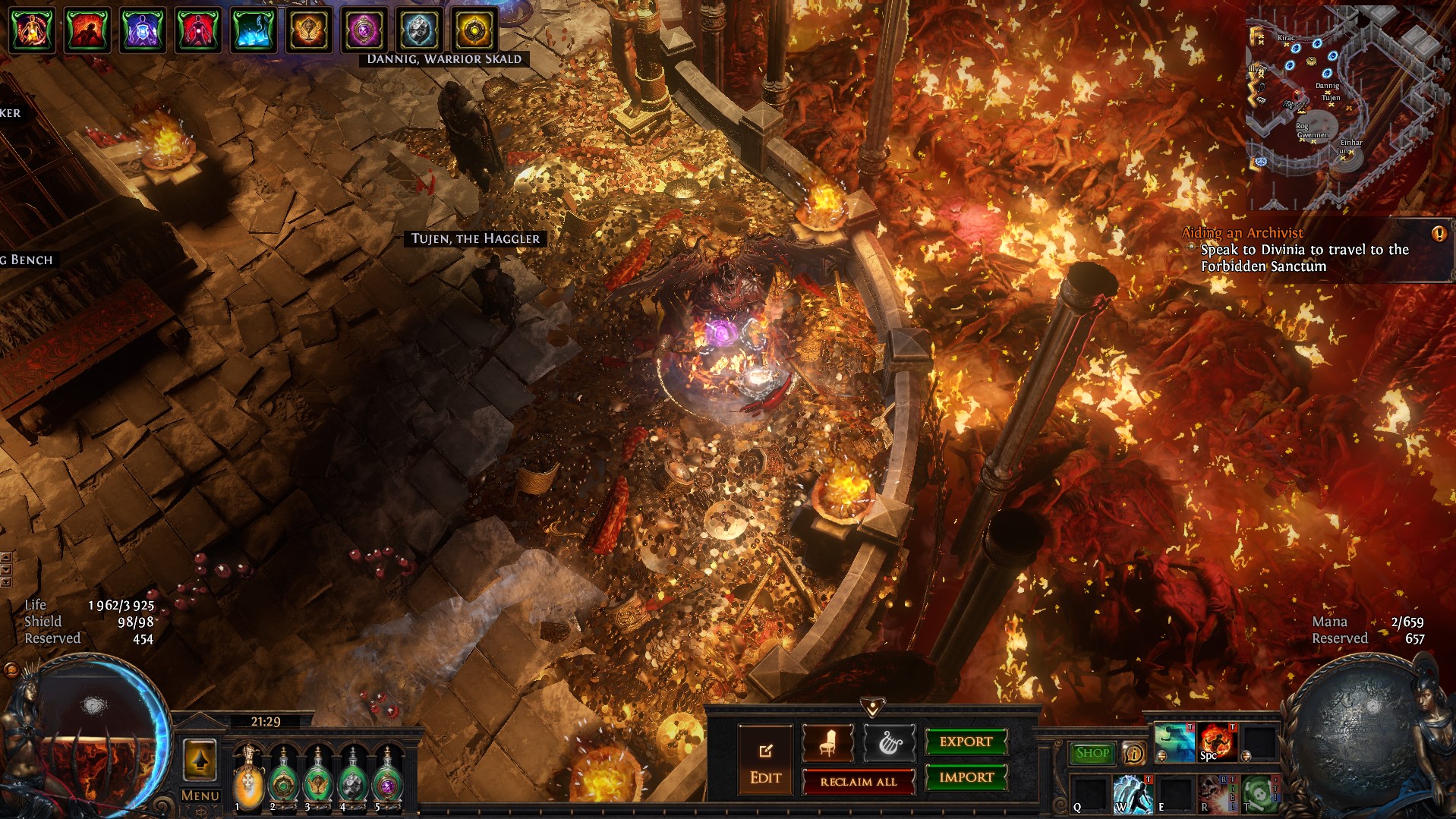
Task: Import a hideout layout
Action: click(x=966, y=777)
